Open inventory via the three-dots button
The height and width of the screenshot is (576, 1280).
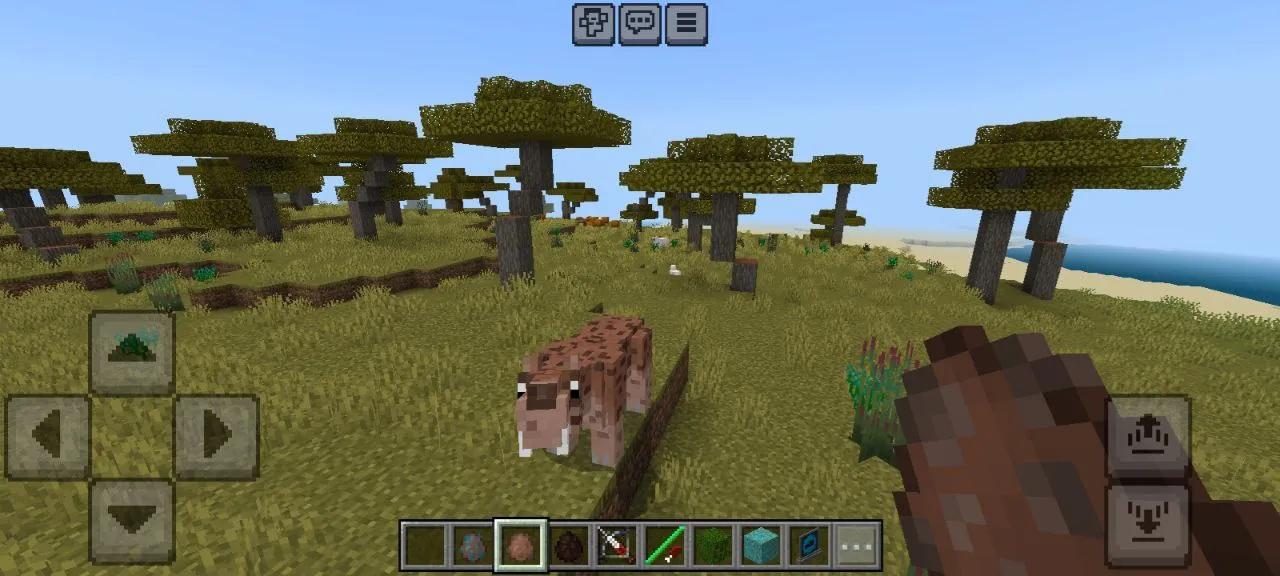857,545
